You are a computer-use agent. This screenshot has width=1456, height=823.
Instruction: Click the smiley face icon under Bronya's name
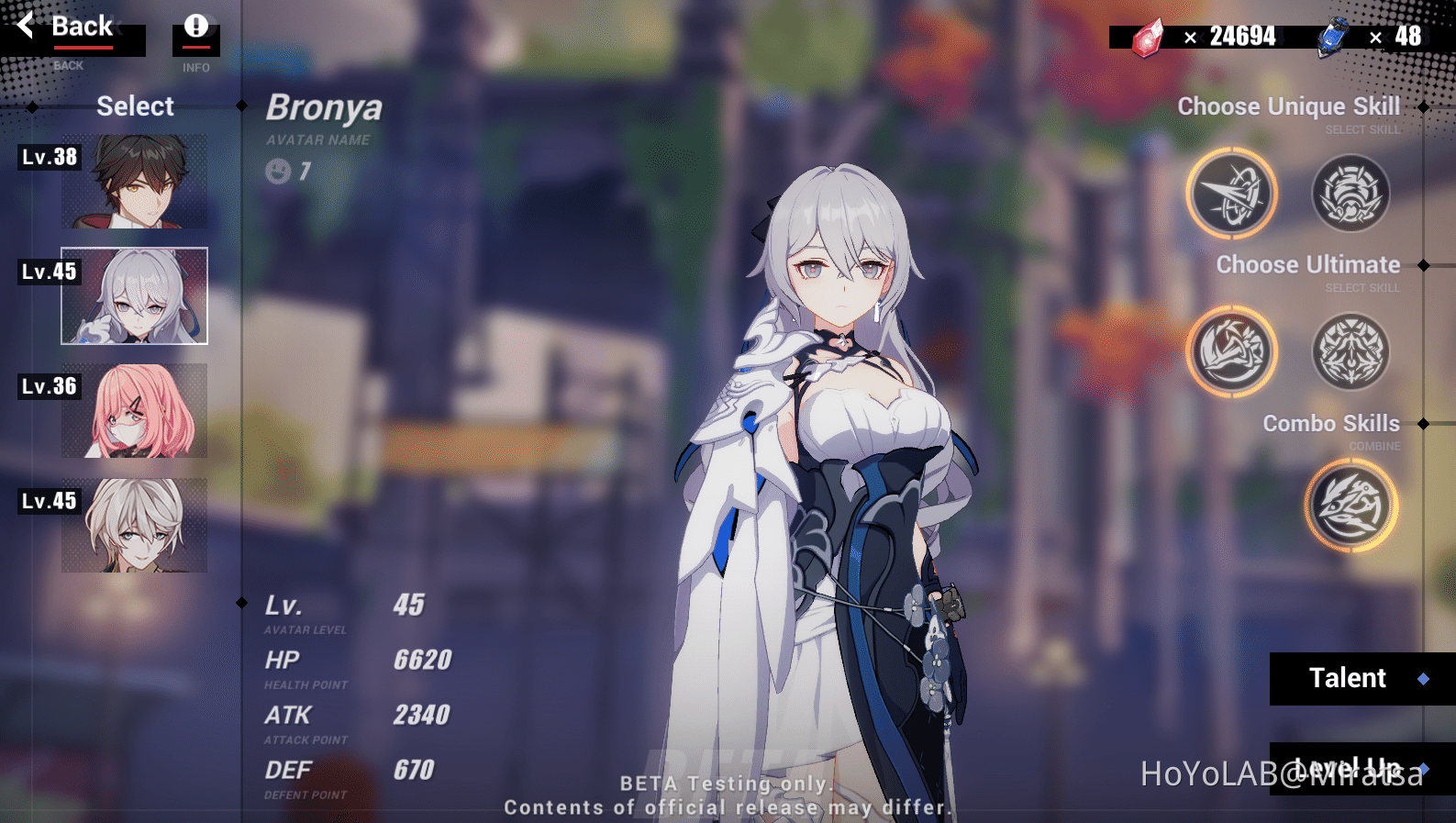coord(278,171)
